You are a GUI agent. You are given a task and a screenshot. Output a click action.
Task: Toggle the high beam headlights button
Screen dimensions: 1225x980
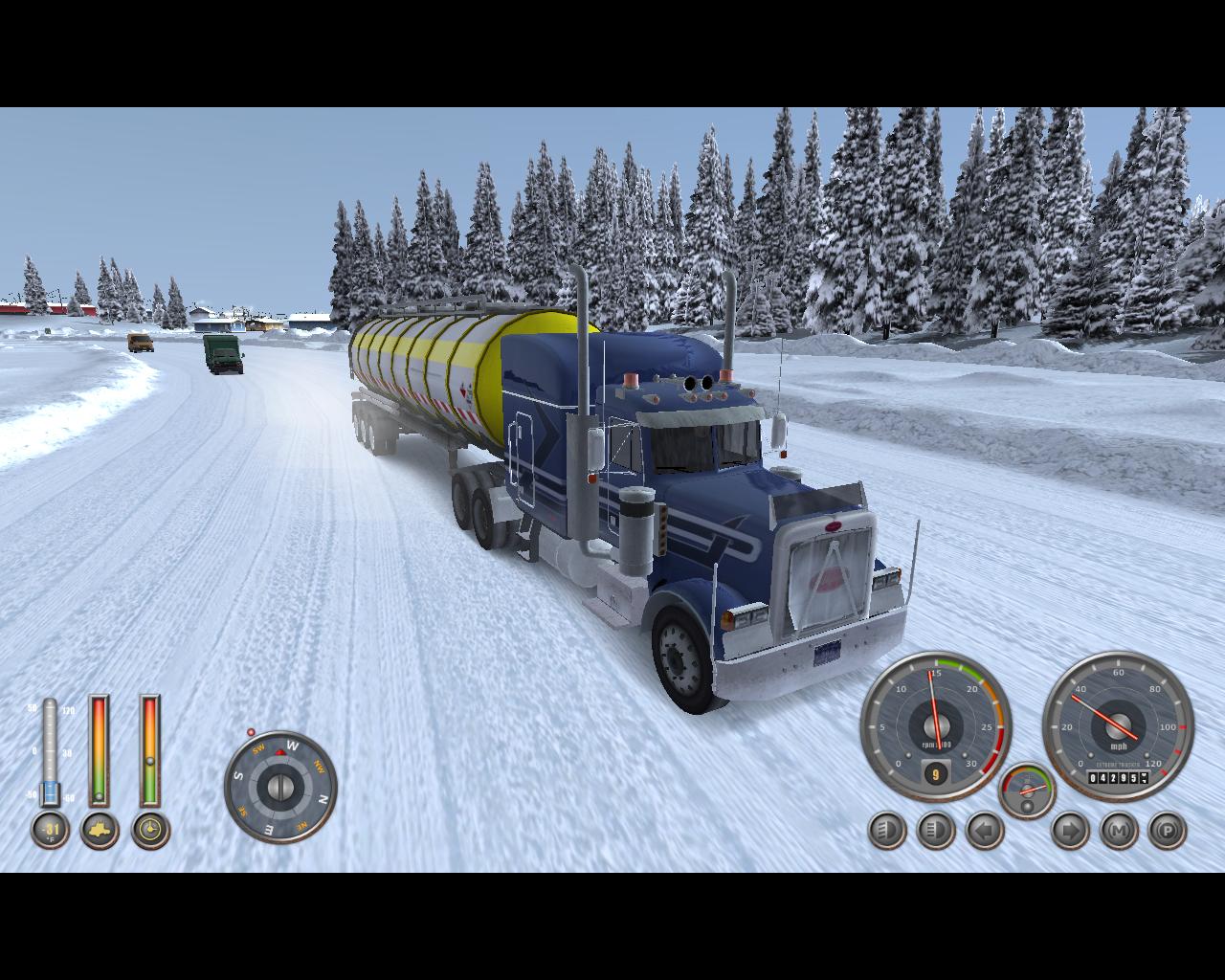tap(935, 830)
